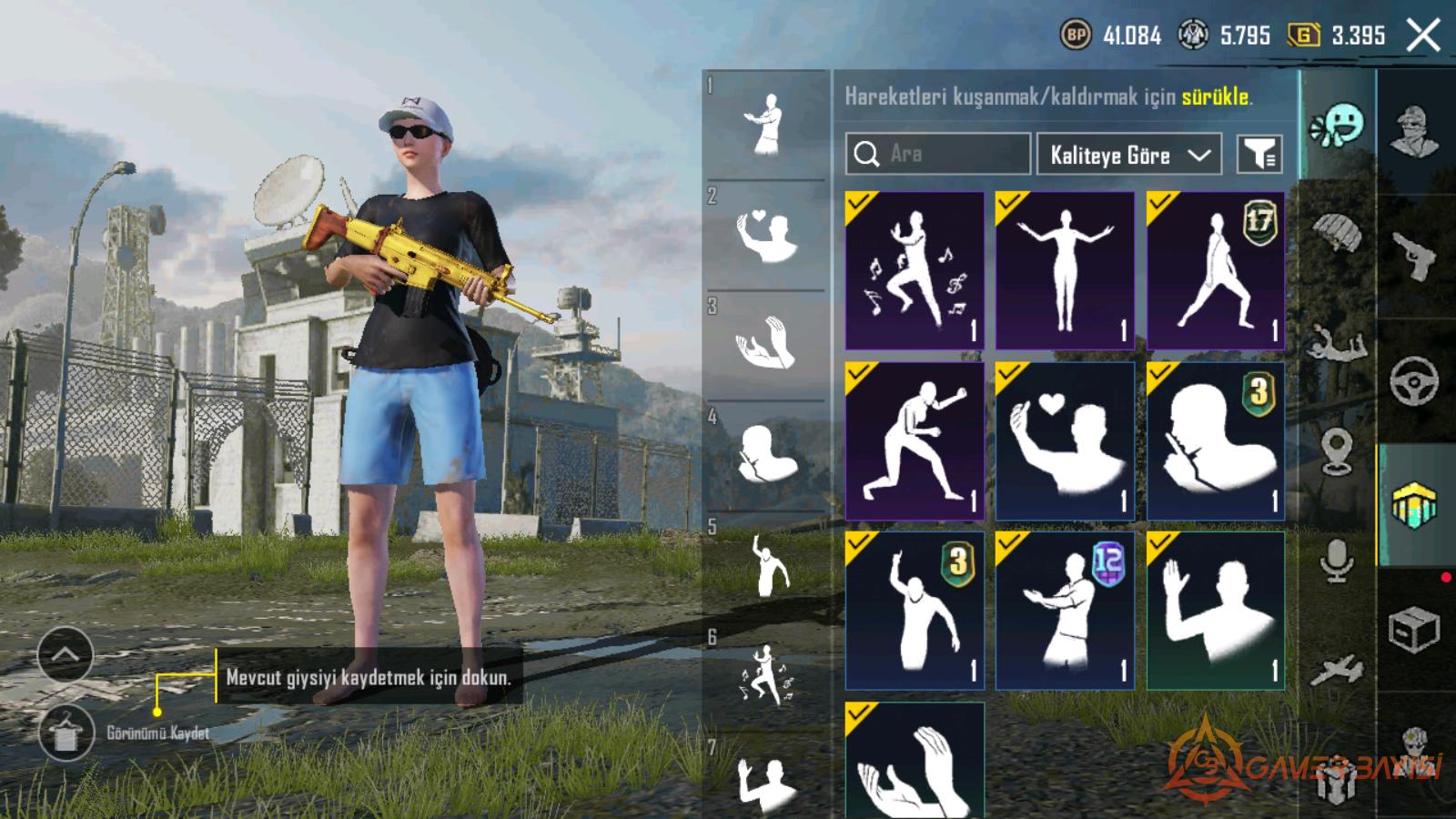Open the supply crate category tab
1456x819 pixels.
(1415, 629)
